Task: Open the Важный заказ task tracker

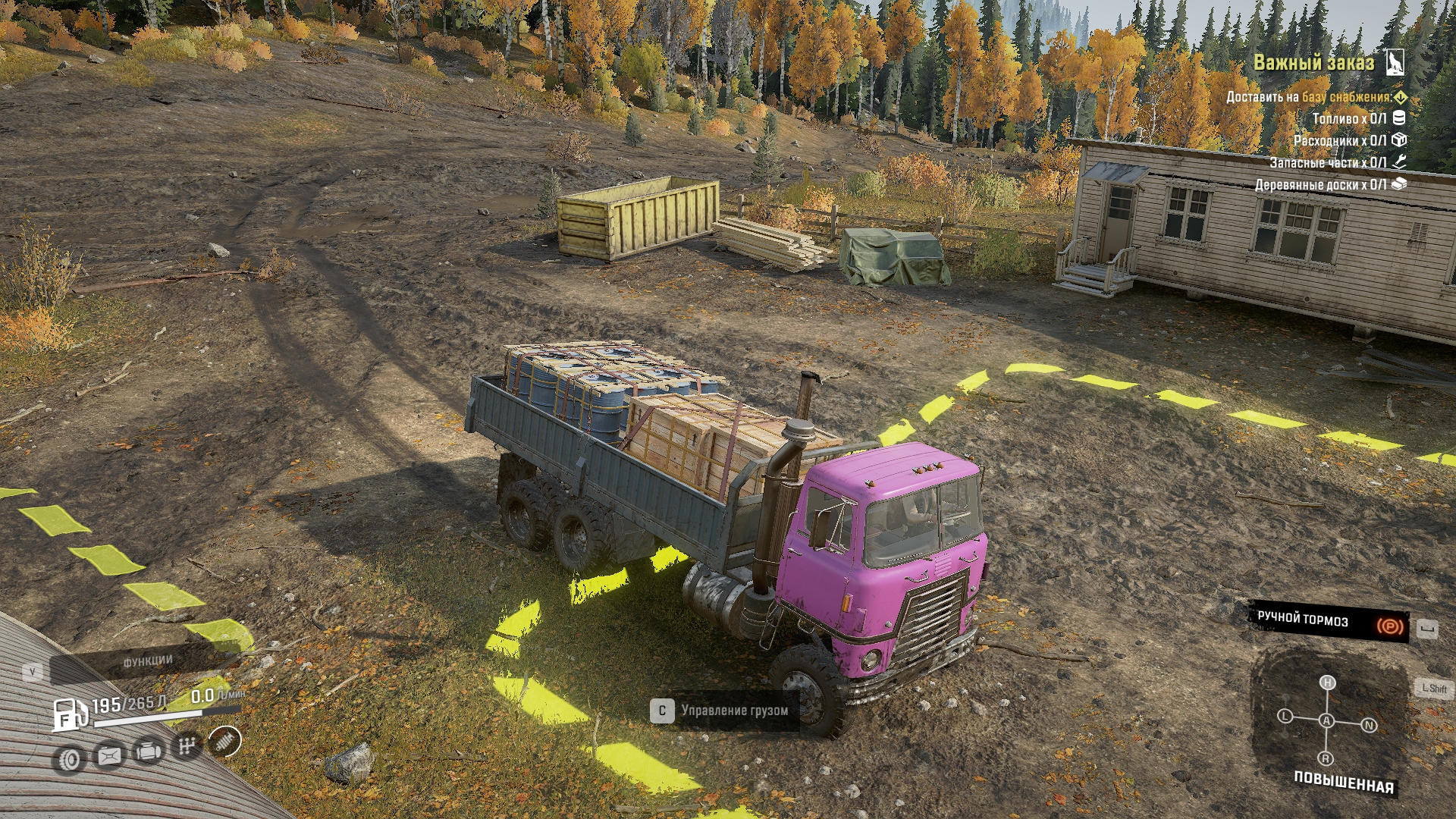Action: 1313,63
